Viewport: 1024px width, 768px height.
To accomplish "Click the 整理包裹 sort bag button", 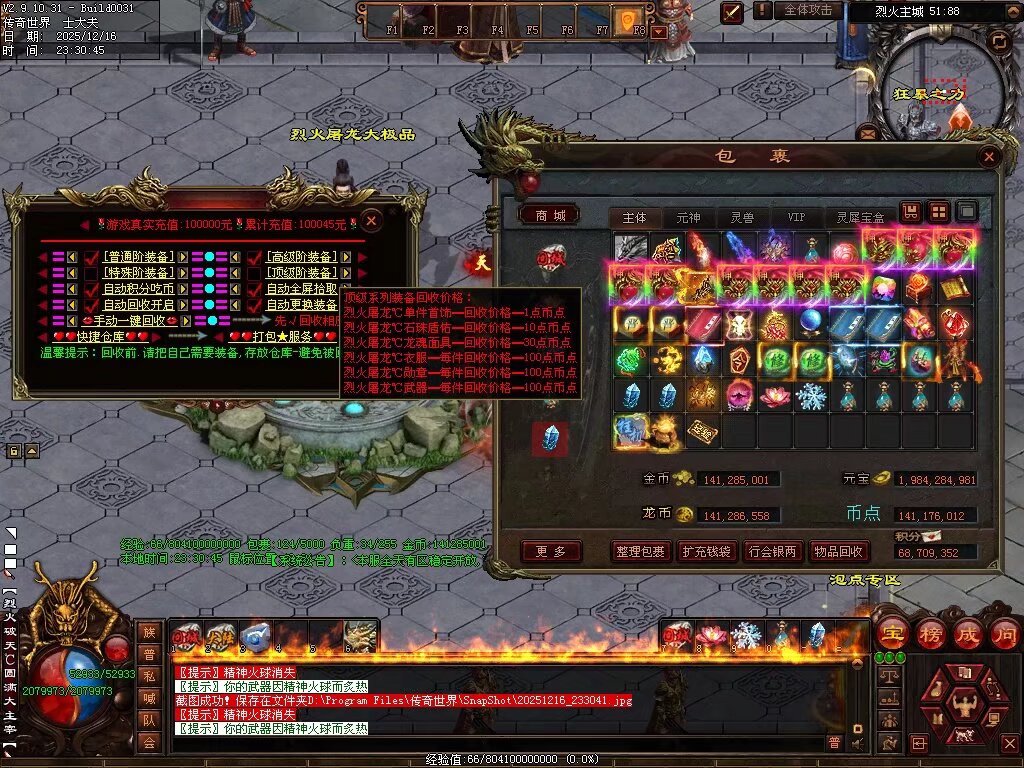I will pyautogui.click(x=639, y=551).
